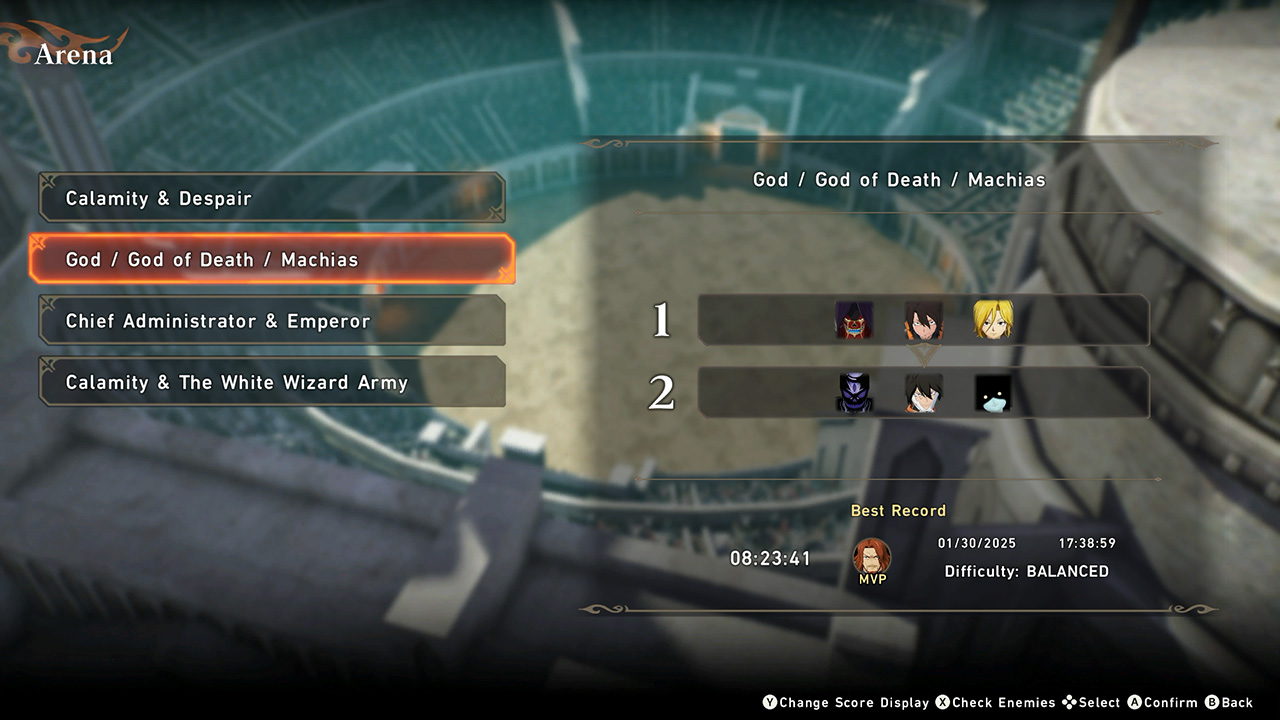Click the chevron divider between rounds 1 and 2
The height and width of the screenshot is (720, 1280).
click(924, 356)
